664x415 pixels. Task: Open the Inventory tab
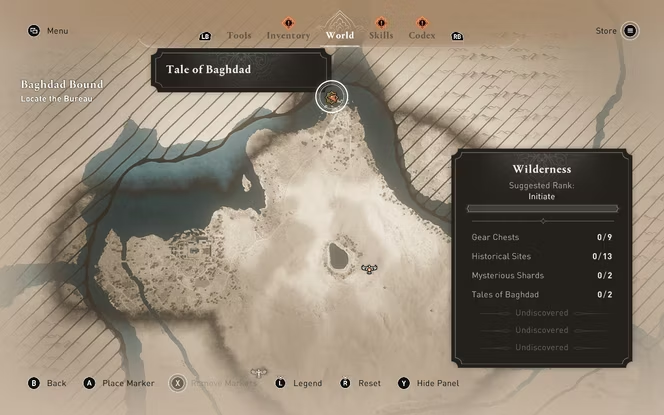288,36
